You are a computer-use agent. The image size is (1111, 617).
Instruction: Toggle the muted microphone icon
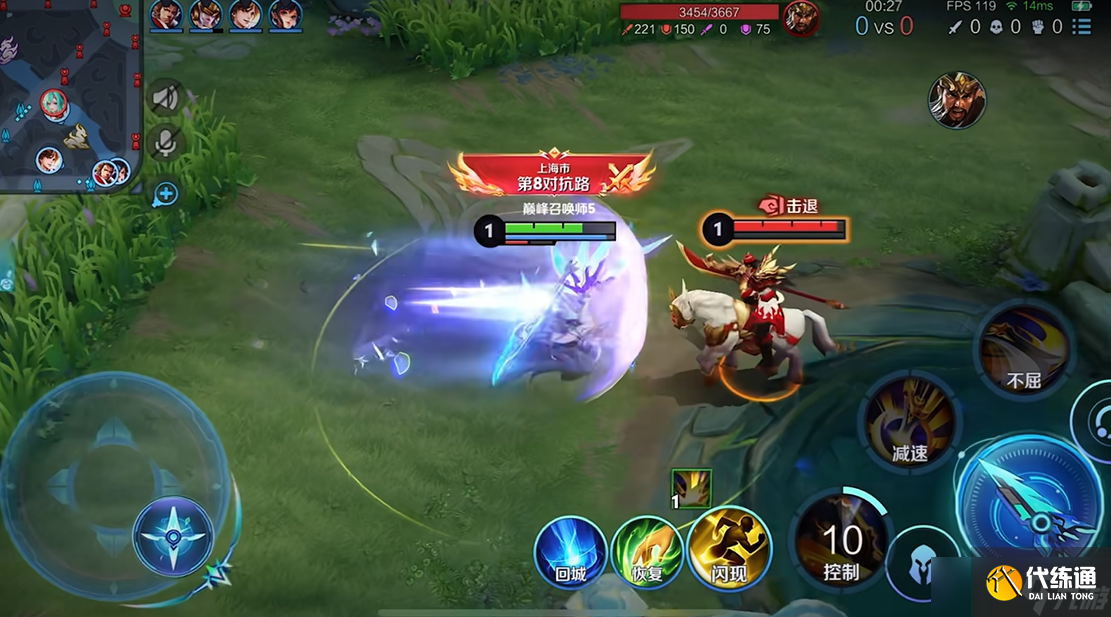point(165,143)
